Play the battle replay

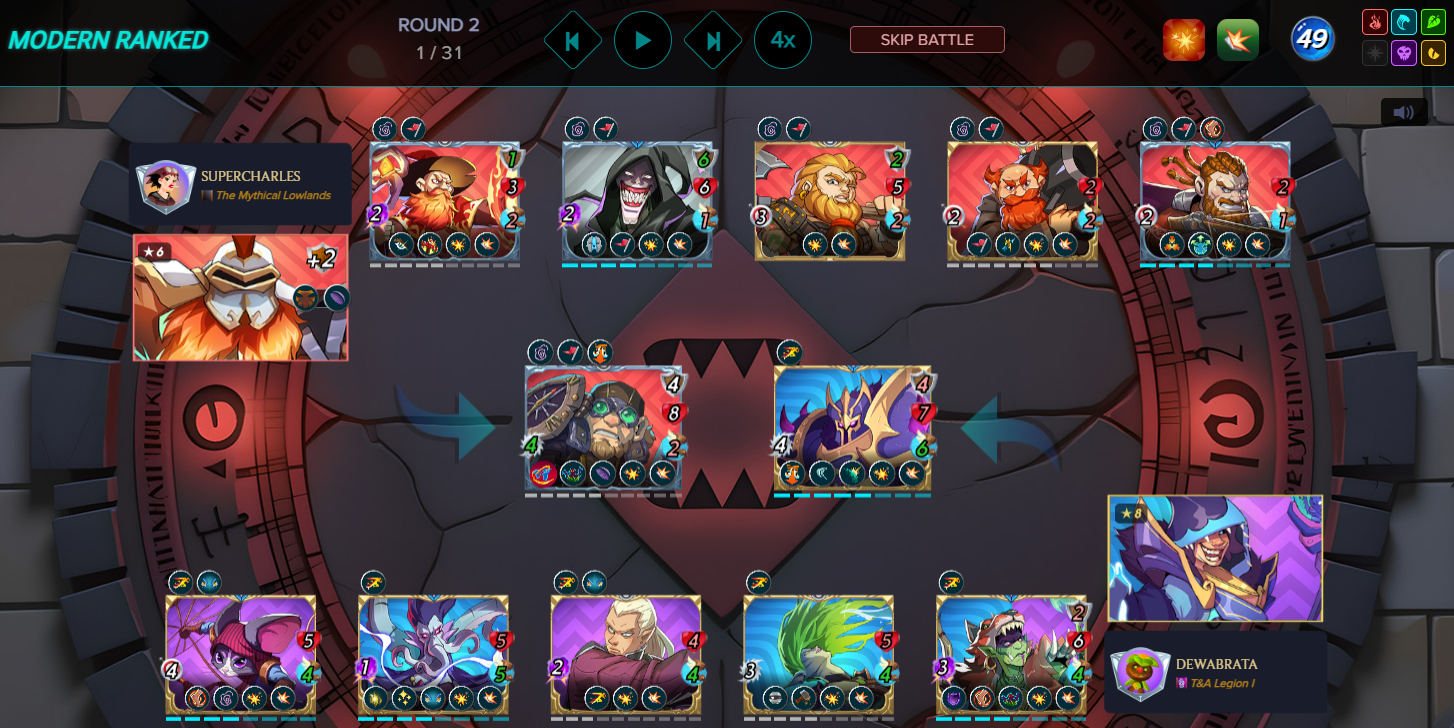click(x=643, y=40)
